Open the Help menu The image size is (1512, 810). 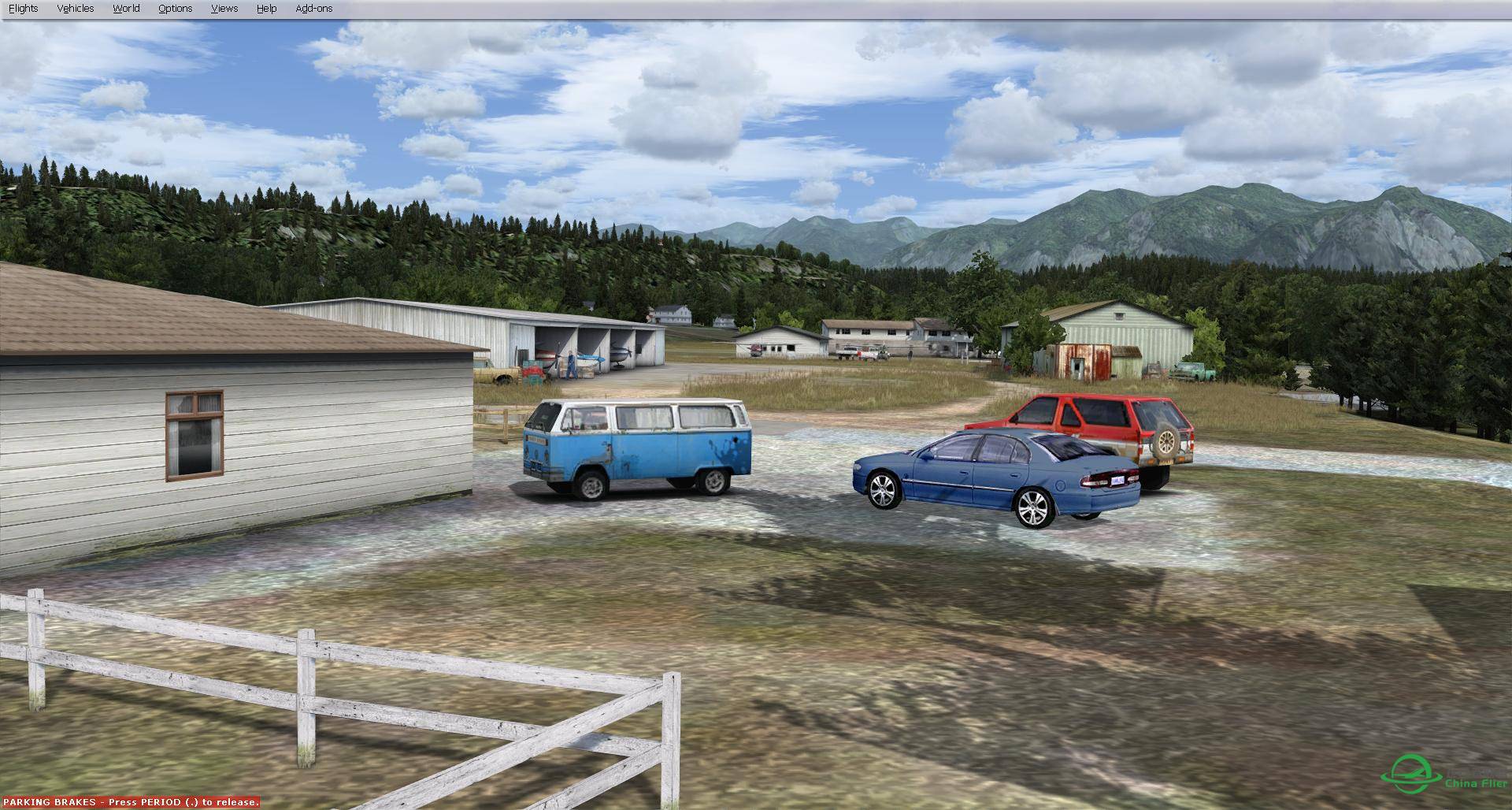[266, 9]
